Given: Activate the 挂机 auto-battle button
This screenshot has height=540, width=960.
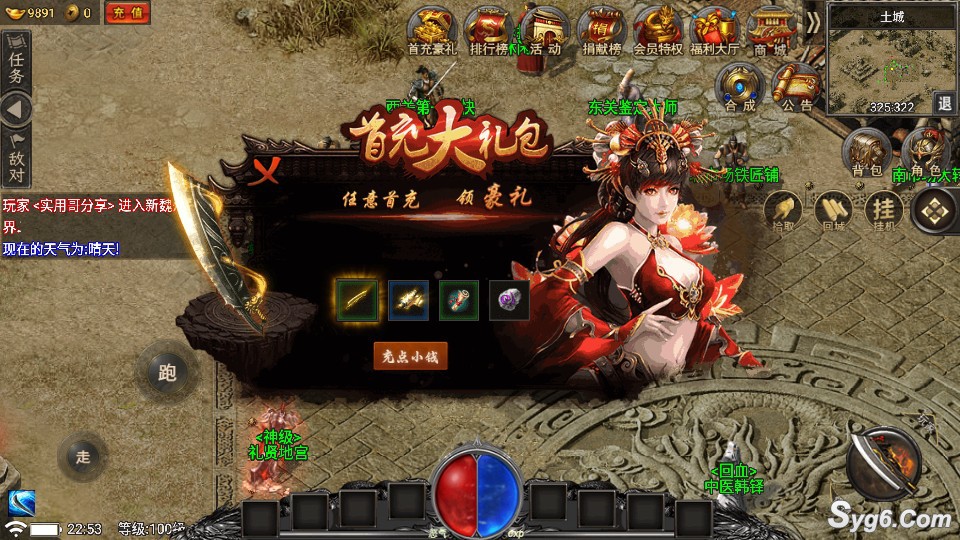Looking at the screenshot, I should click(883, 210).
